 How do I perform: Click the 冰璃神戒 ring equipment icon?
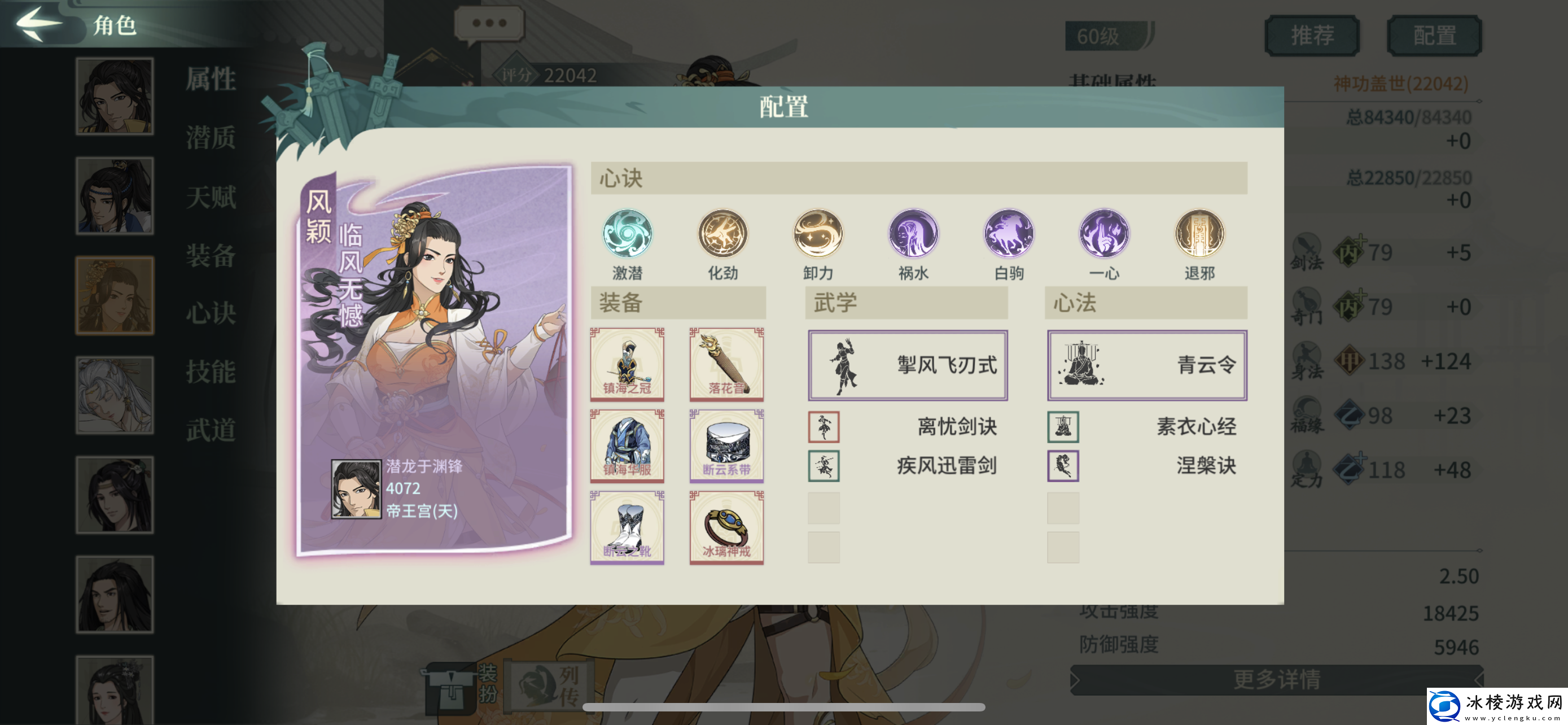coord(726,529)
